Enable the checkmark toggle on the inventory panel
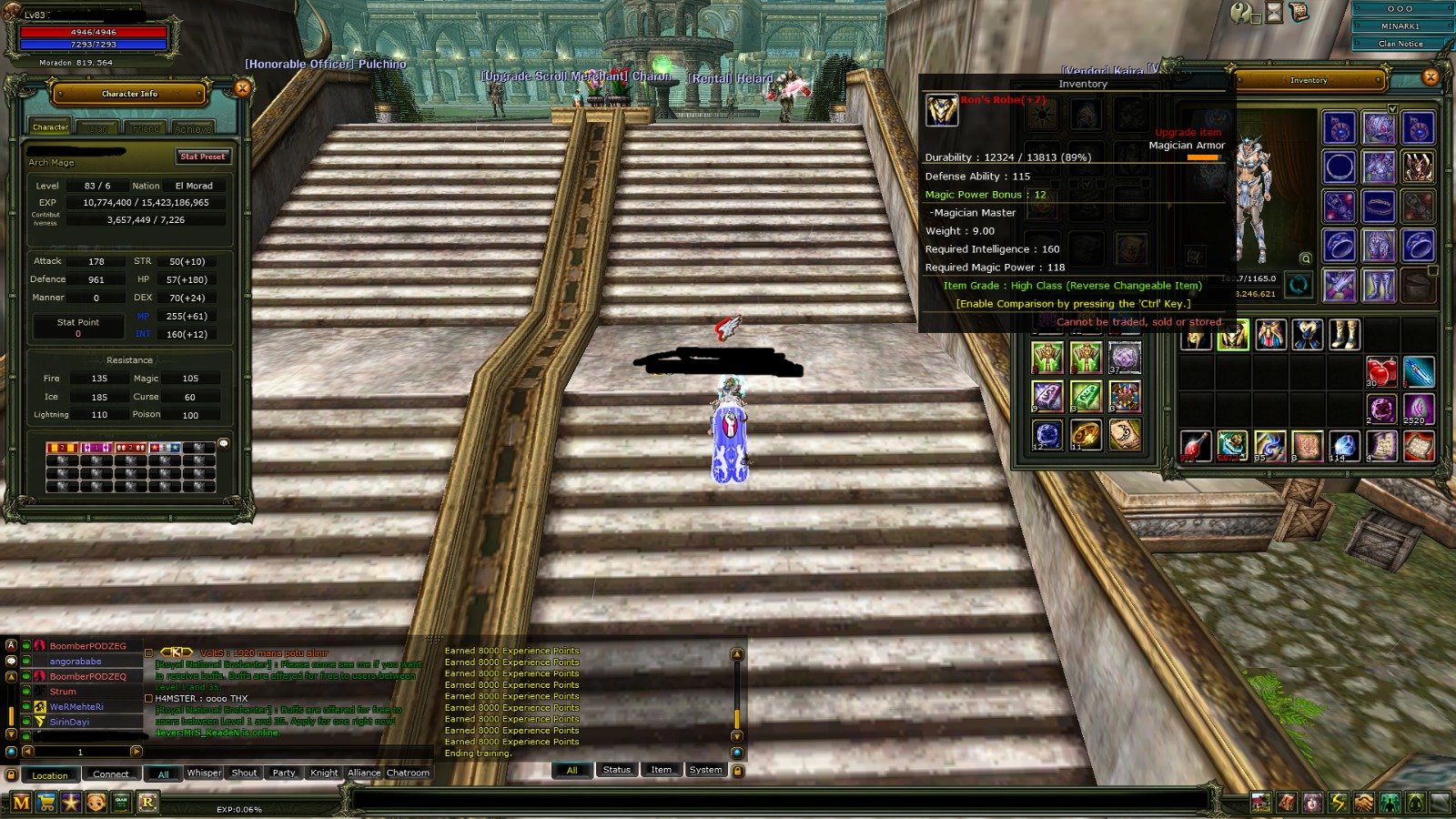Viewport: 1456px width, 819px height. [x=1393, y=108]
